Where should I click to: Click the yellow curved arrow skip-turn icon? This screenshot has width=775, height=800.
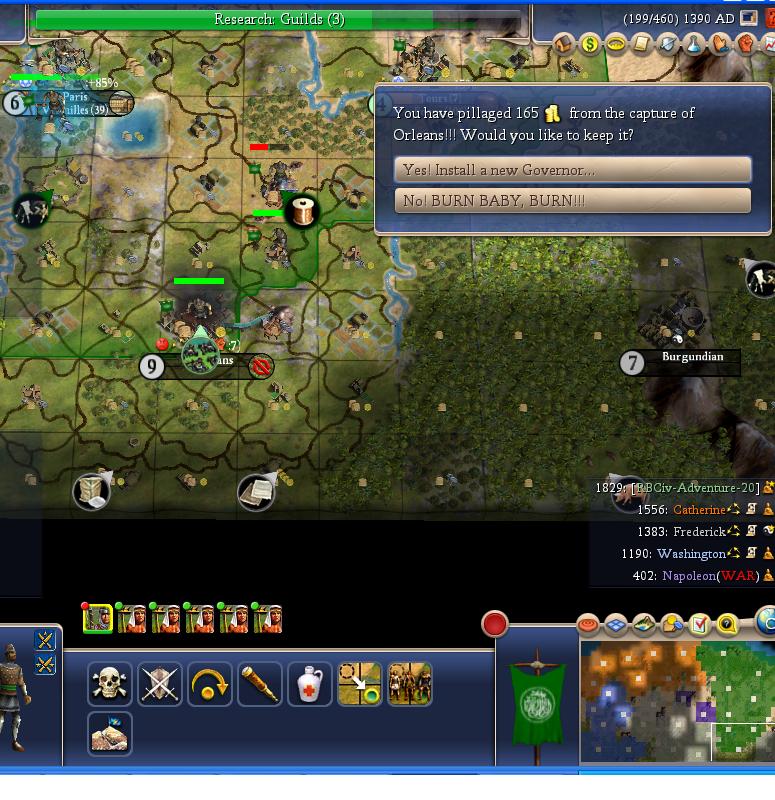(210, 684)
